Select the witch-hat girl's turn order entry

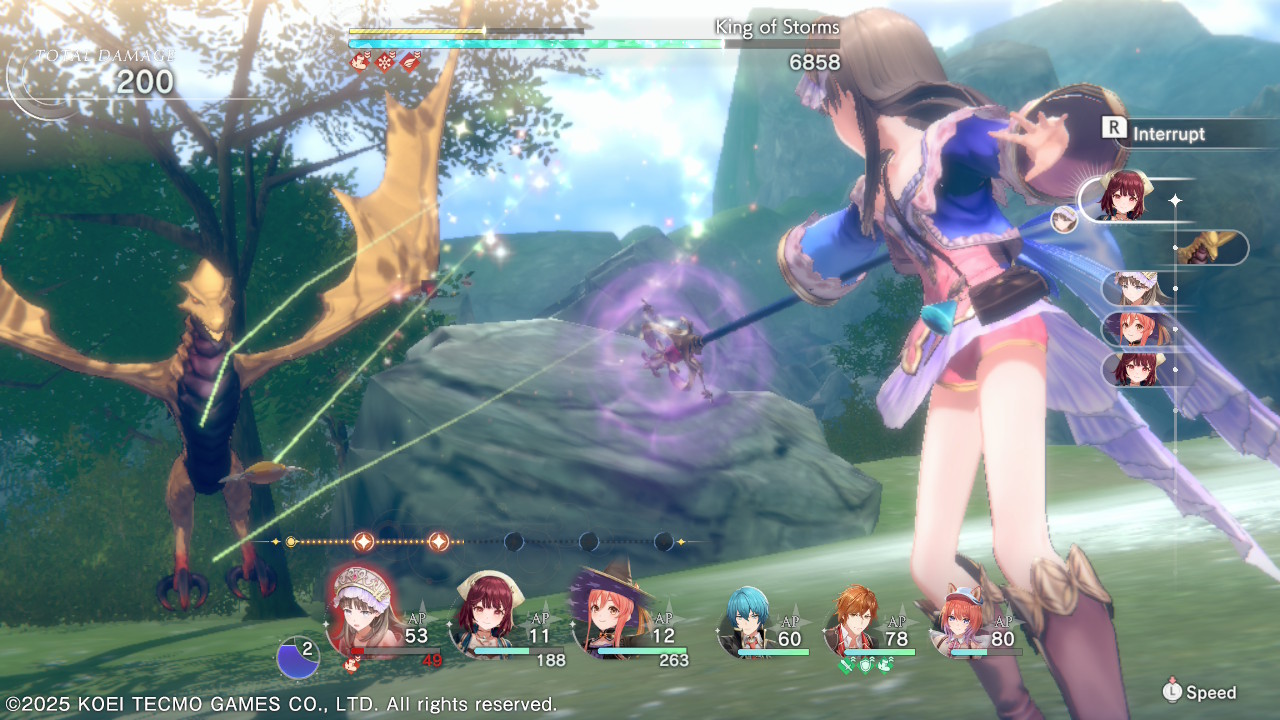click(1134, 329)
